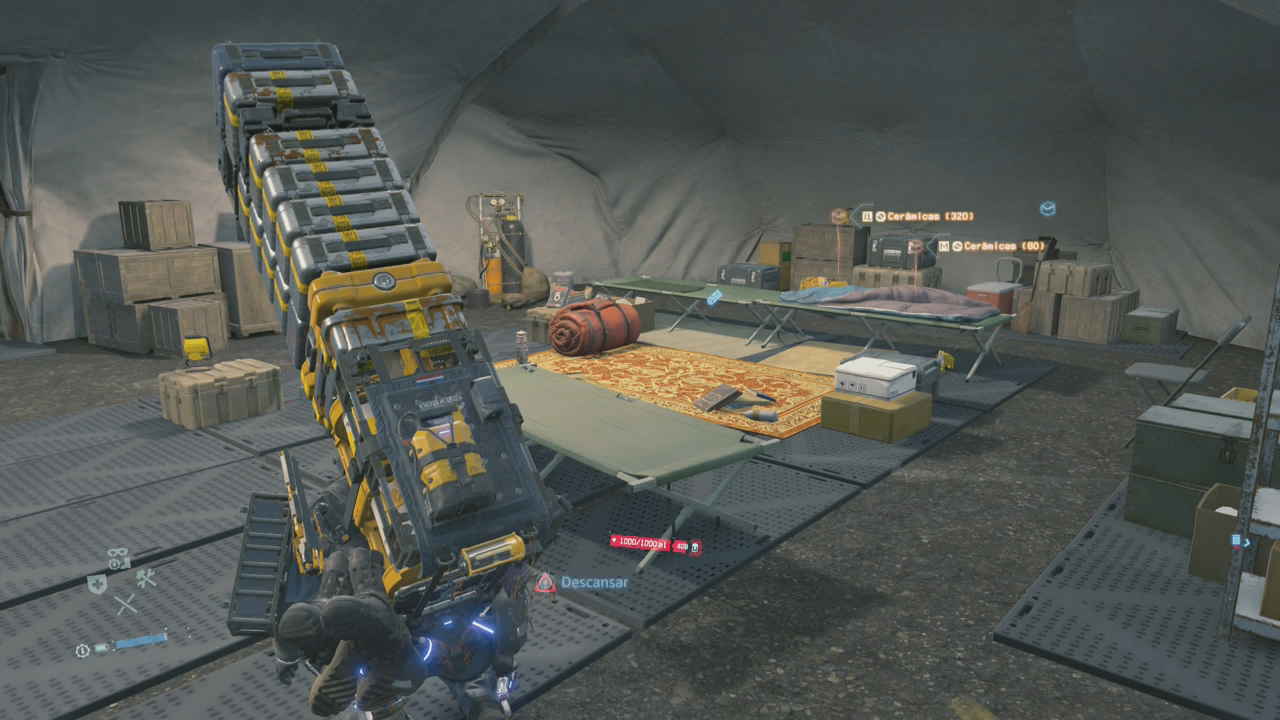This screenshot has width=1280, height=720.
Task: Click the blue link marker on the cot
Action: click(713, 297)
